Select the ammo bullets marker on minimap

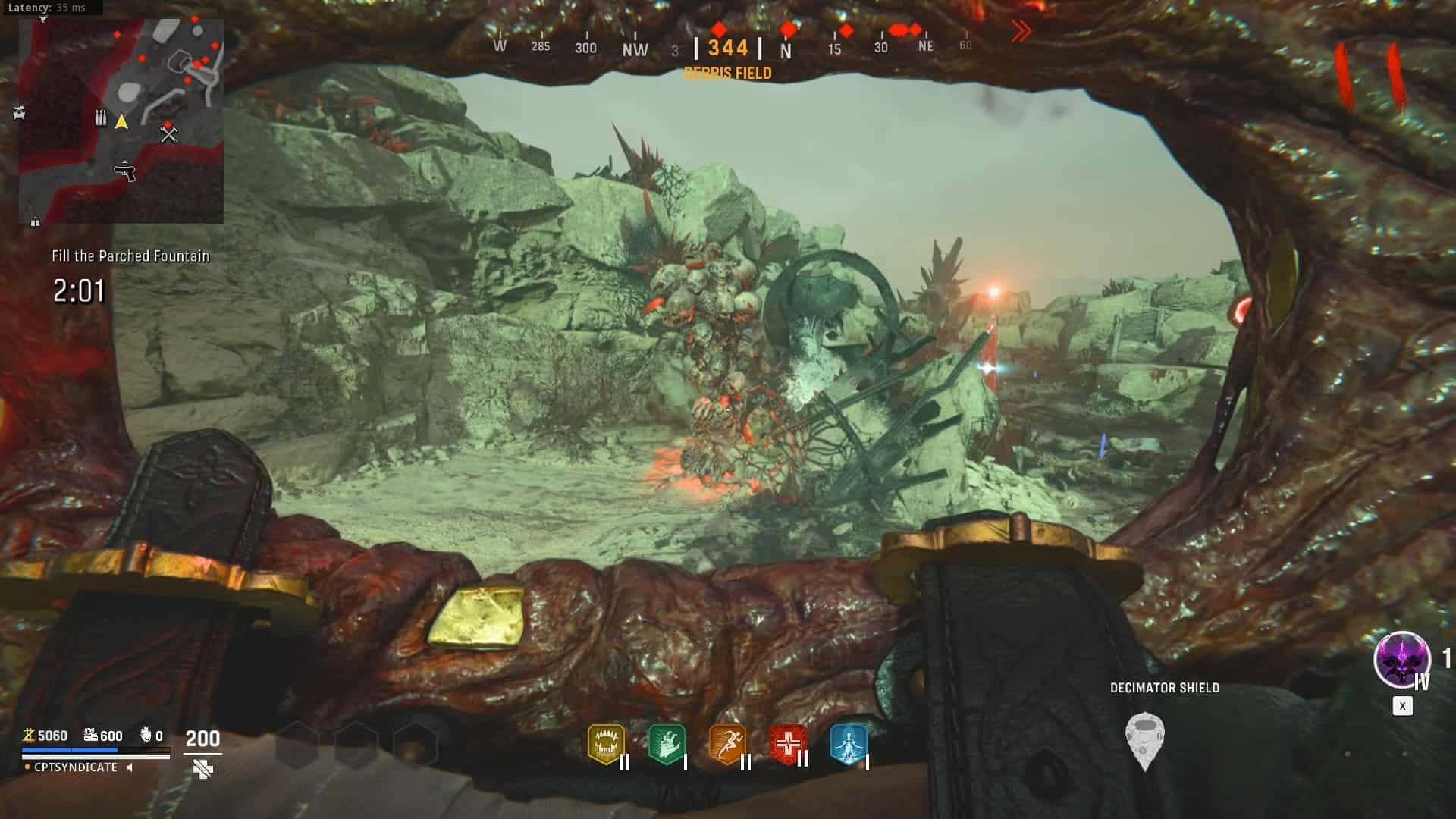100,119
